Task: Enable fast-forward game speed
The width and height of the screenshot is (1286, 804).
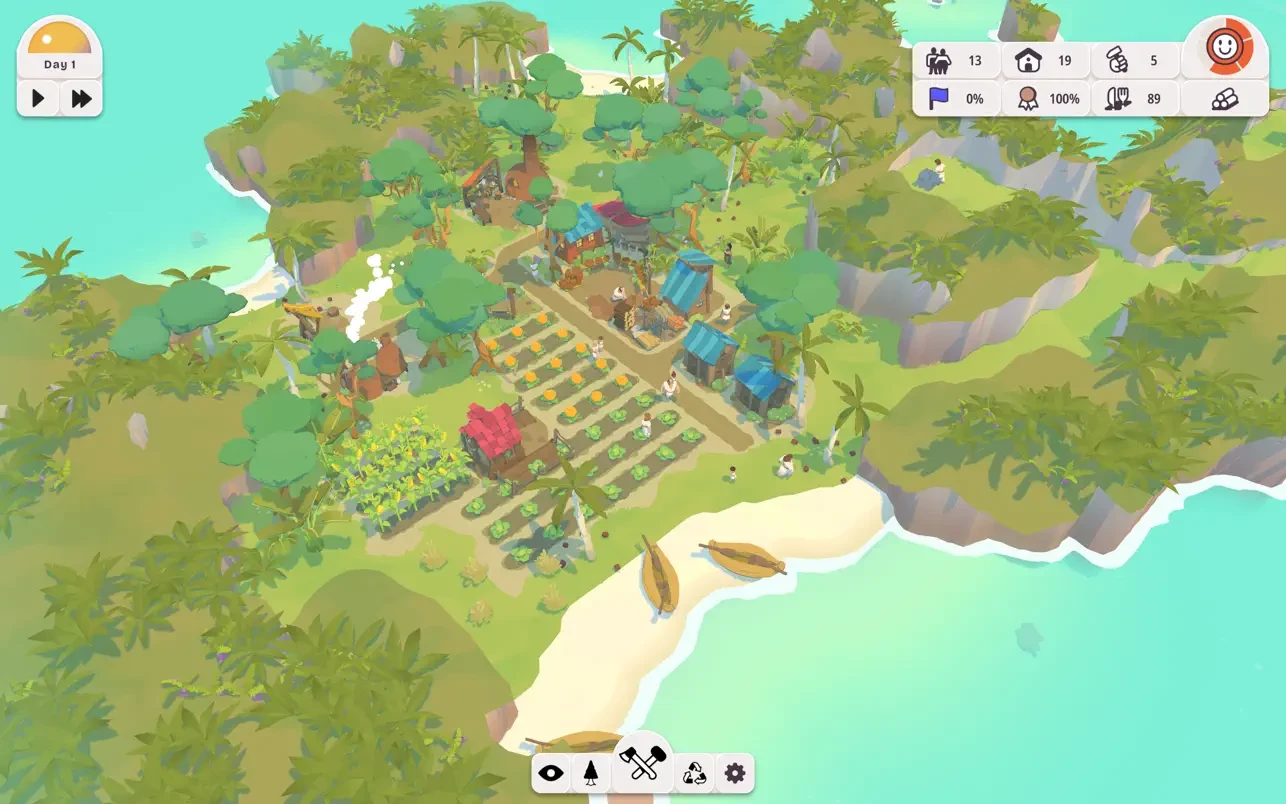Action: pos(81,98)
